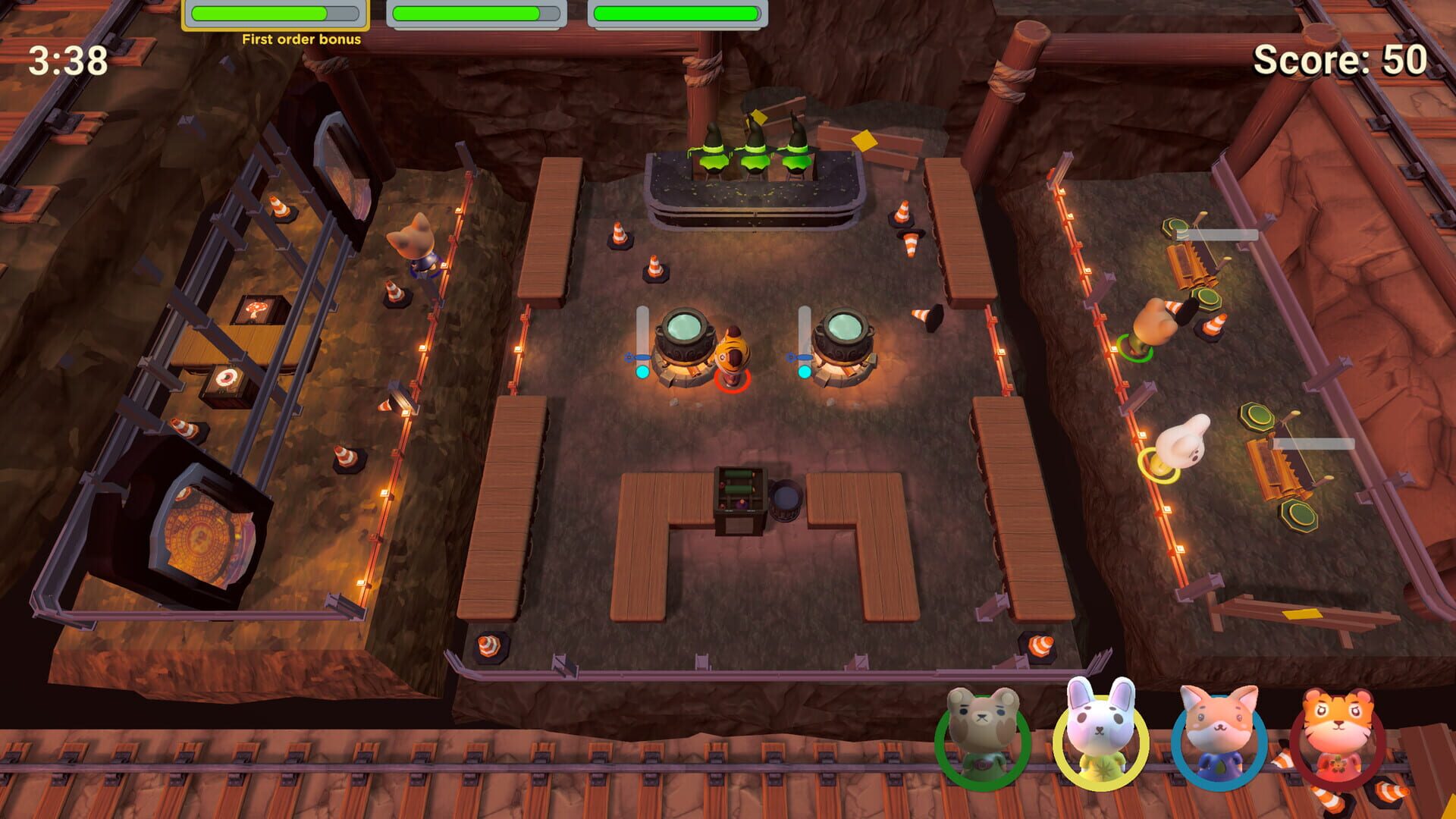Viewport: 1456px width, 819px height.
Task: Expand the third order ticket at the top
Action: [x=679, y=11]
